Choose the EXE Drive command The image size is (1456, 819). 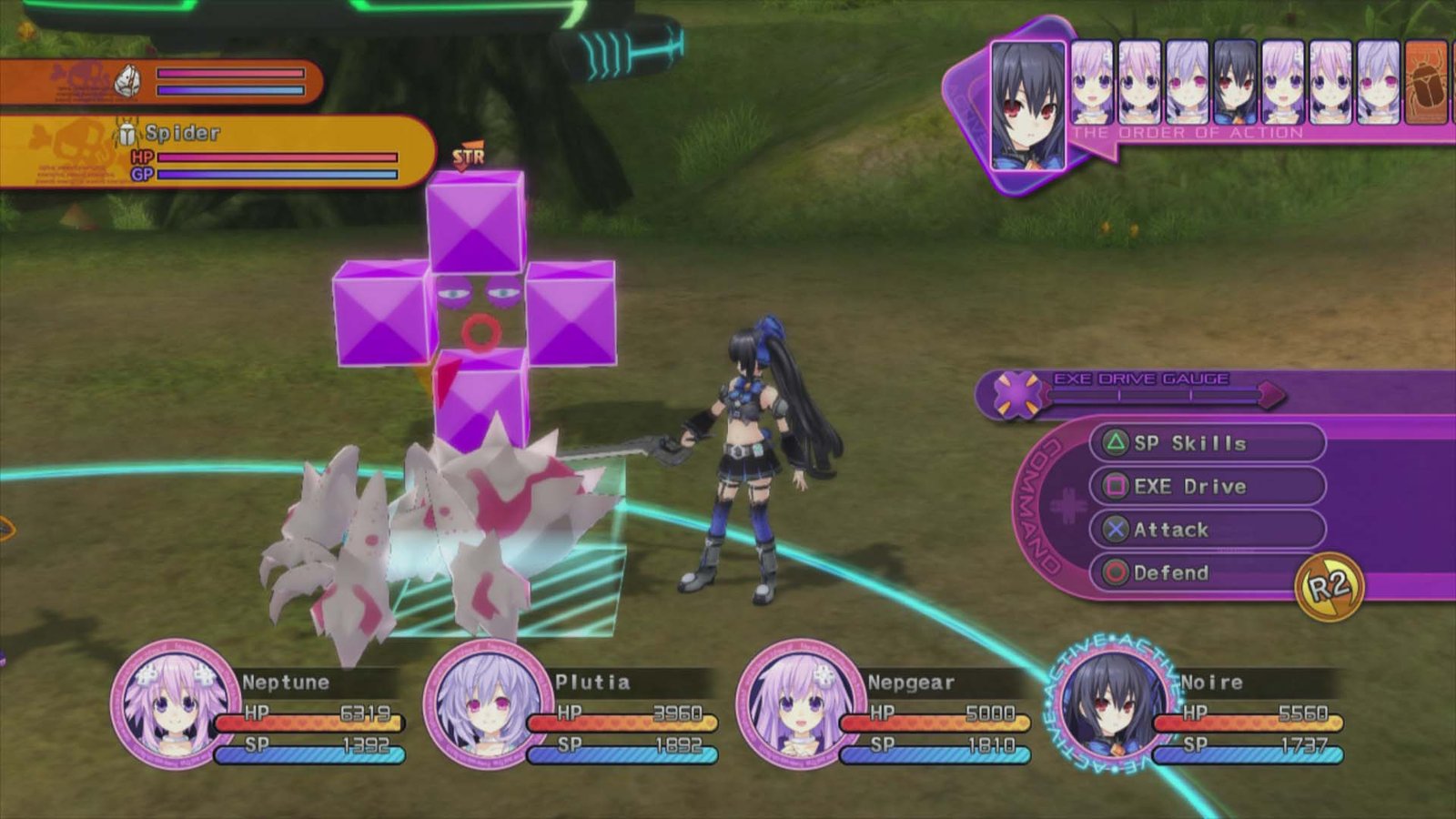click(1207, 487)
